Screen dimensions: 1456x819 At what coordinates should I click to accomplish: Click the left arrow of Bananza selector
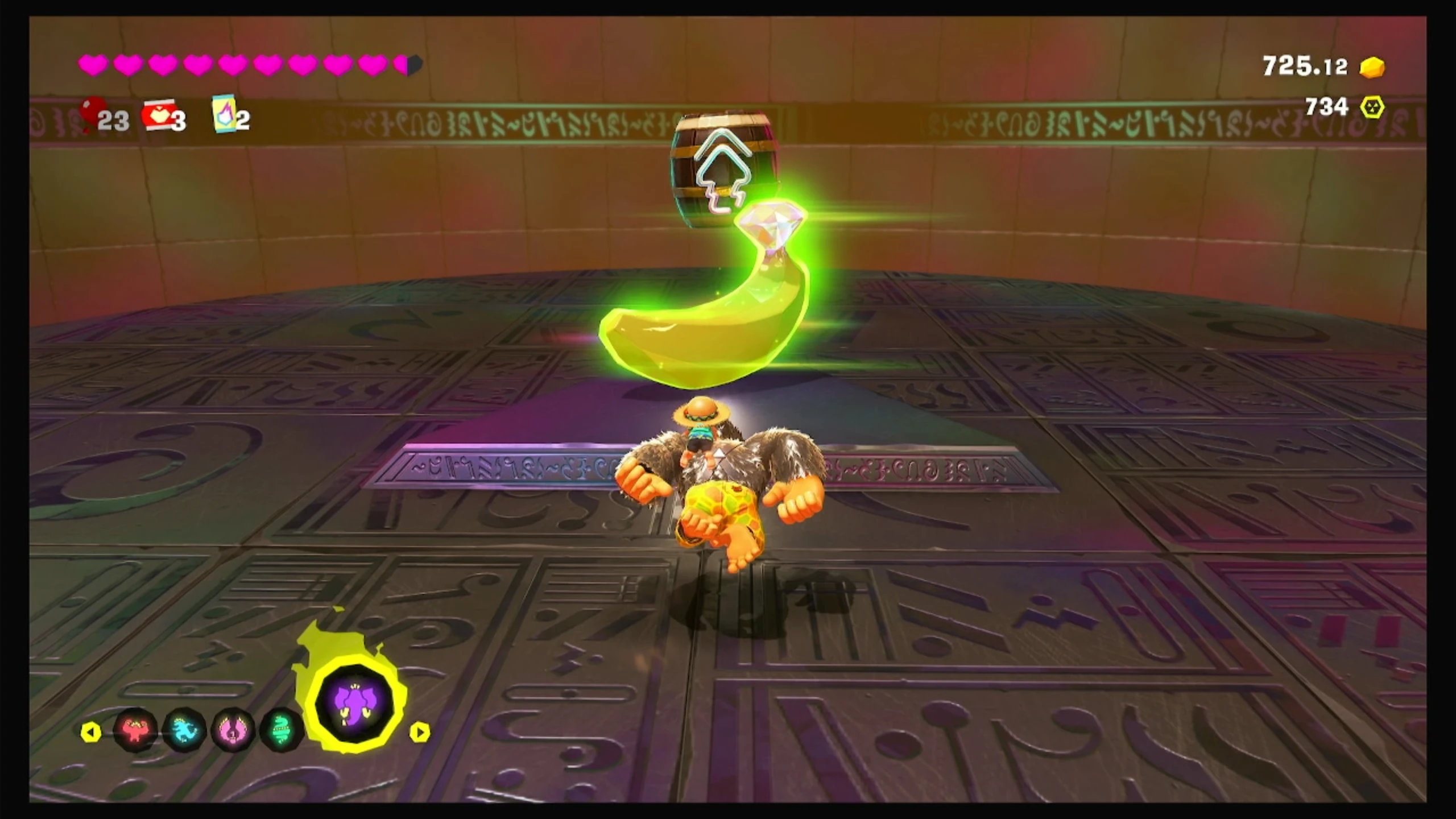coord(91,732)
